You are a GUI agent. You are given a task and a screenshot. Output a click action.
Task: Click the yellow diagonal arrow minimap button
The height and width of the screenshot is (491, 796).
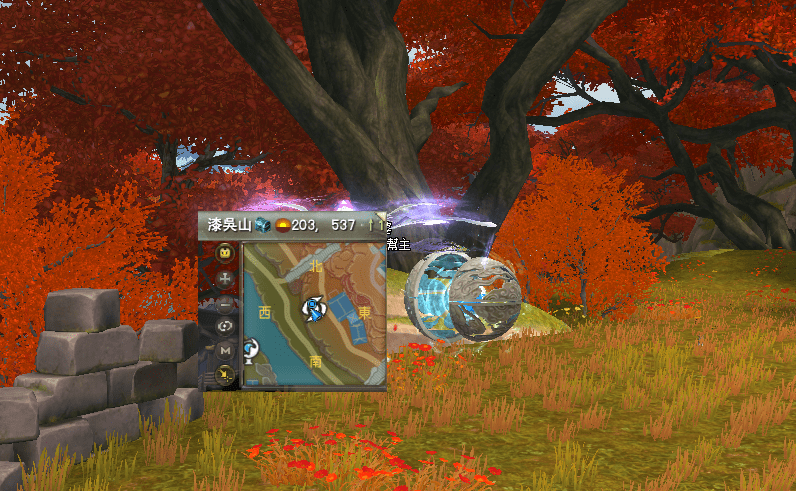[226, 375]
